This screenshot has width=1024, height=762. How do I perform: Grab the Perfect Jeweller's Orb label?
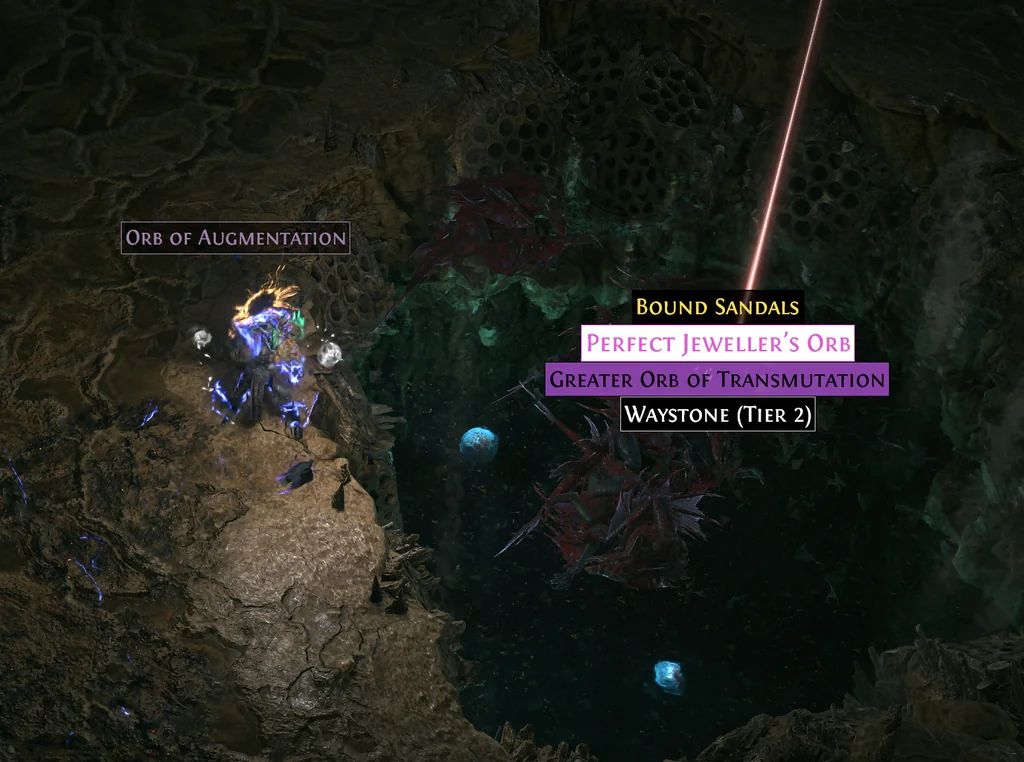pos(718,344)
